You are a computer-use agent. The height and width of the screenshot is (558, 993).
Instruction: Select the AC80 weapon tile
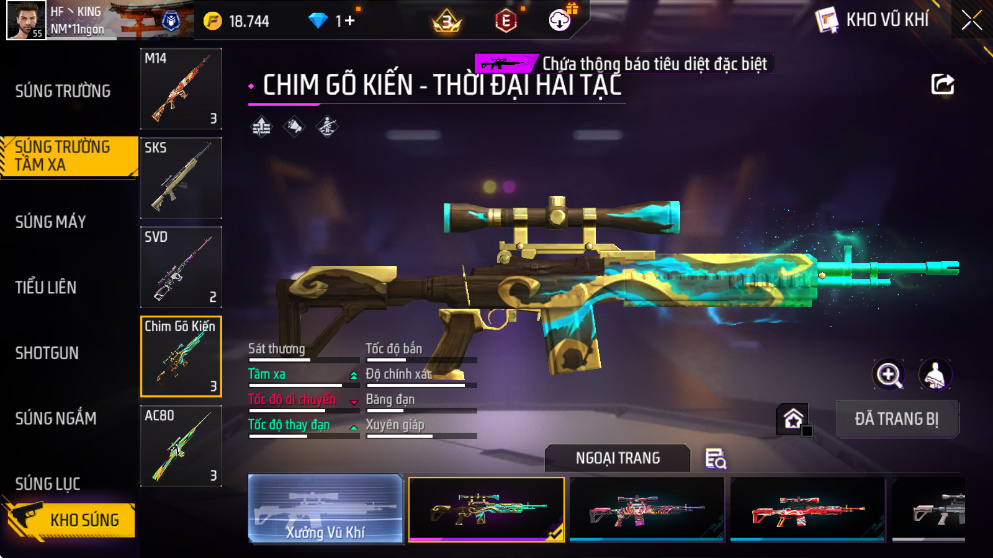click(181, 446)
